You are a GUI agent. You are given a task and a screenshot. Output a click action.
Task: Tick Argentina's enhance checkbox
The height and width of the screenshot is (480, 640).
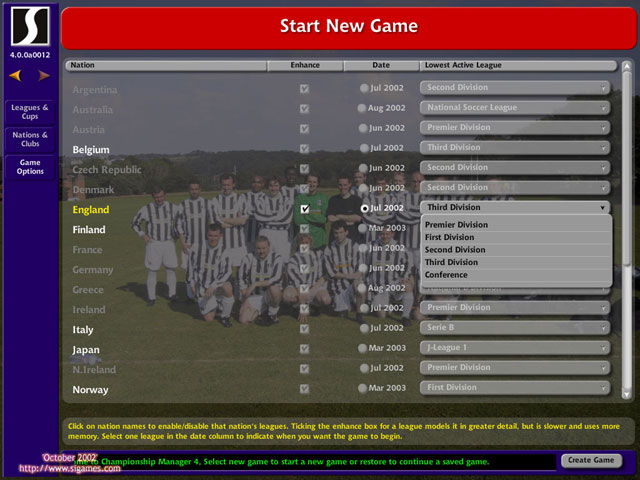click(x=305, y=89)
